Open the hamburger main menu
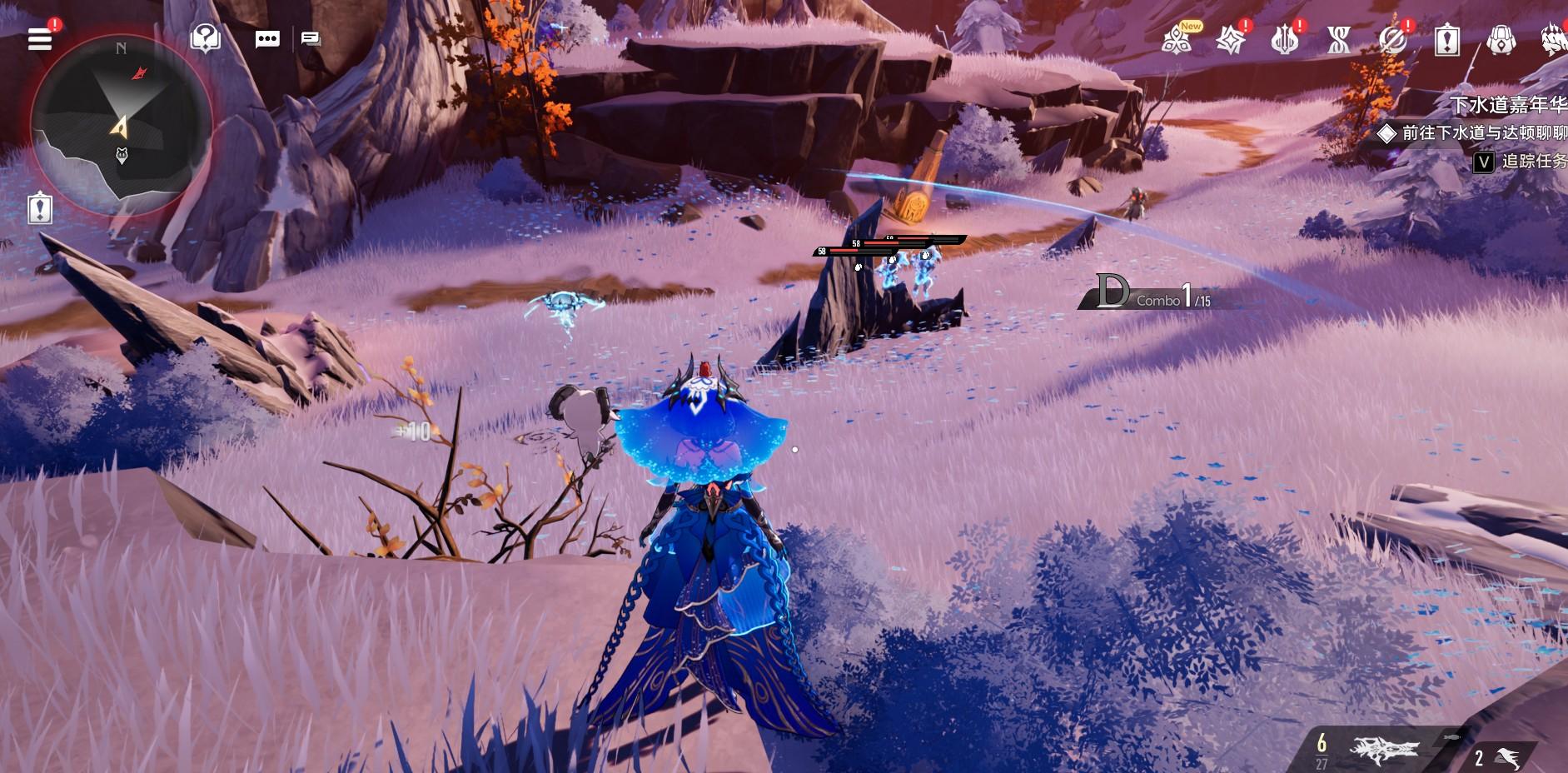Viewport: 1568px width, 773px height. [40, 39]
